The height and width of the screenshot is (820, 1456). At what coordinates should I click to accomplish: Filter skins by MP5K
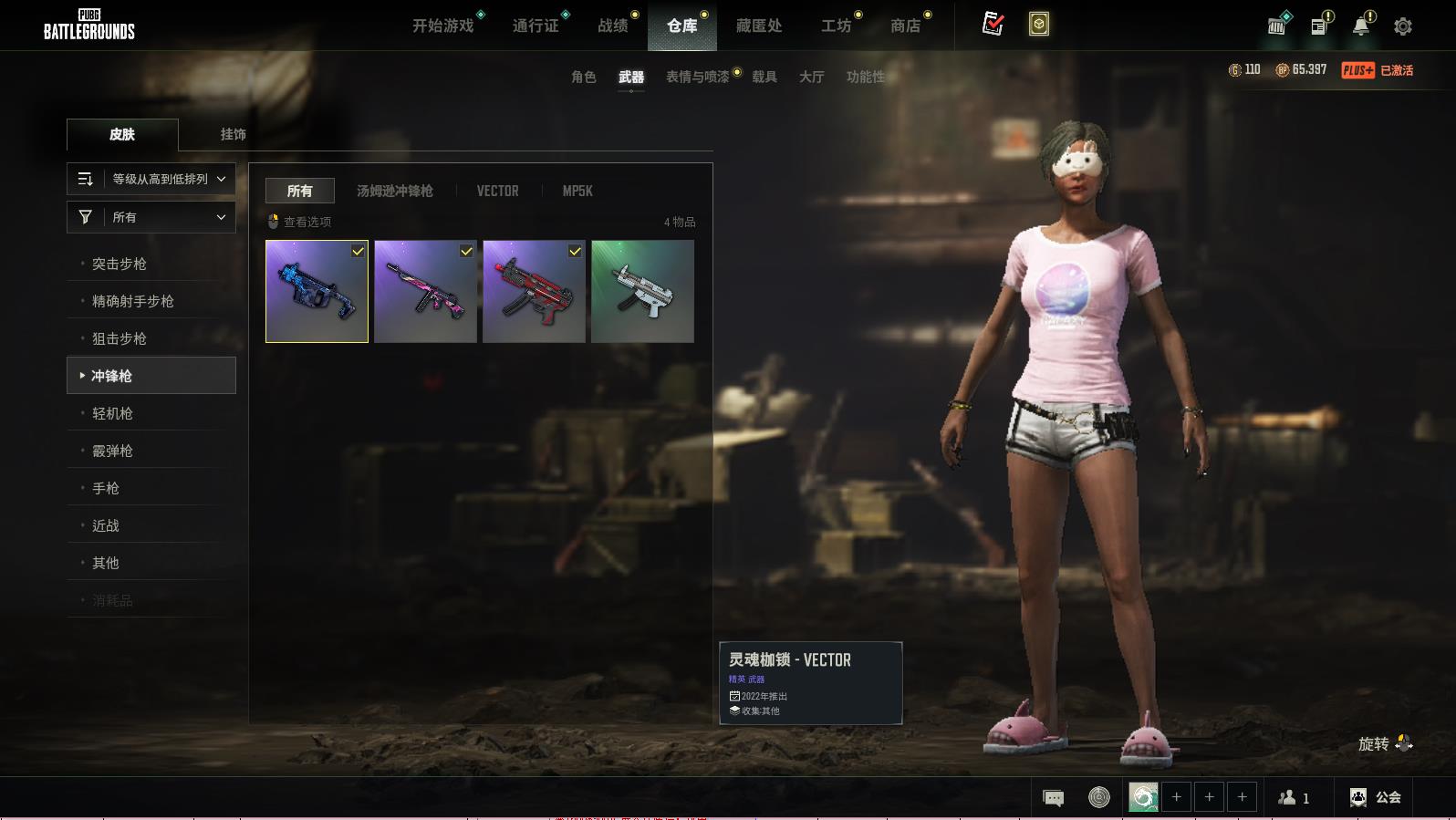point(577,191)
